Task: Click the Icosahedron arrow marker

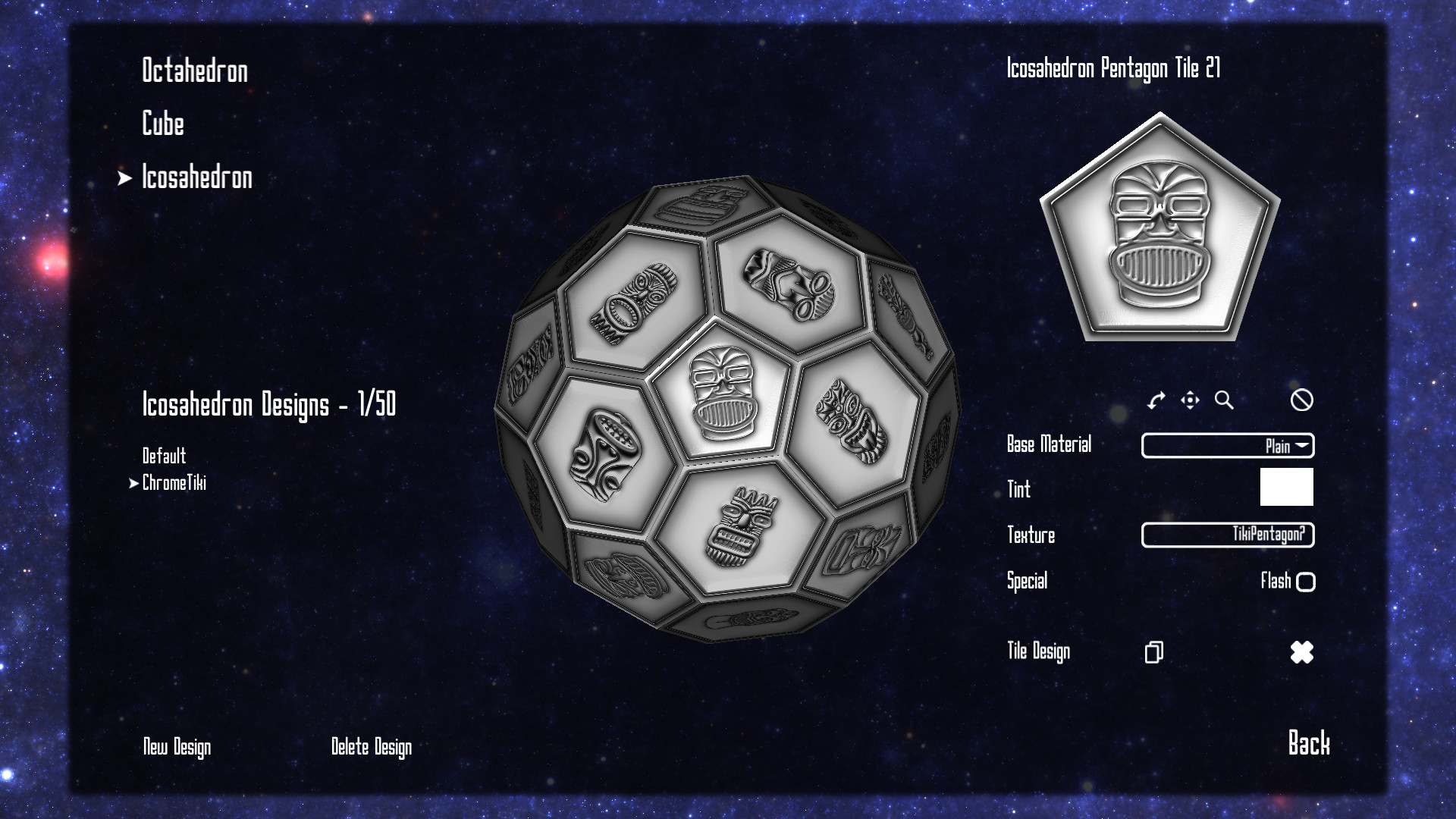Action: coord(124,179)
